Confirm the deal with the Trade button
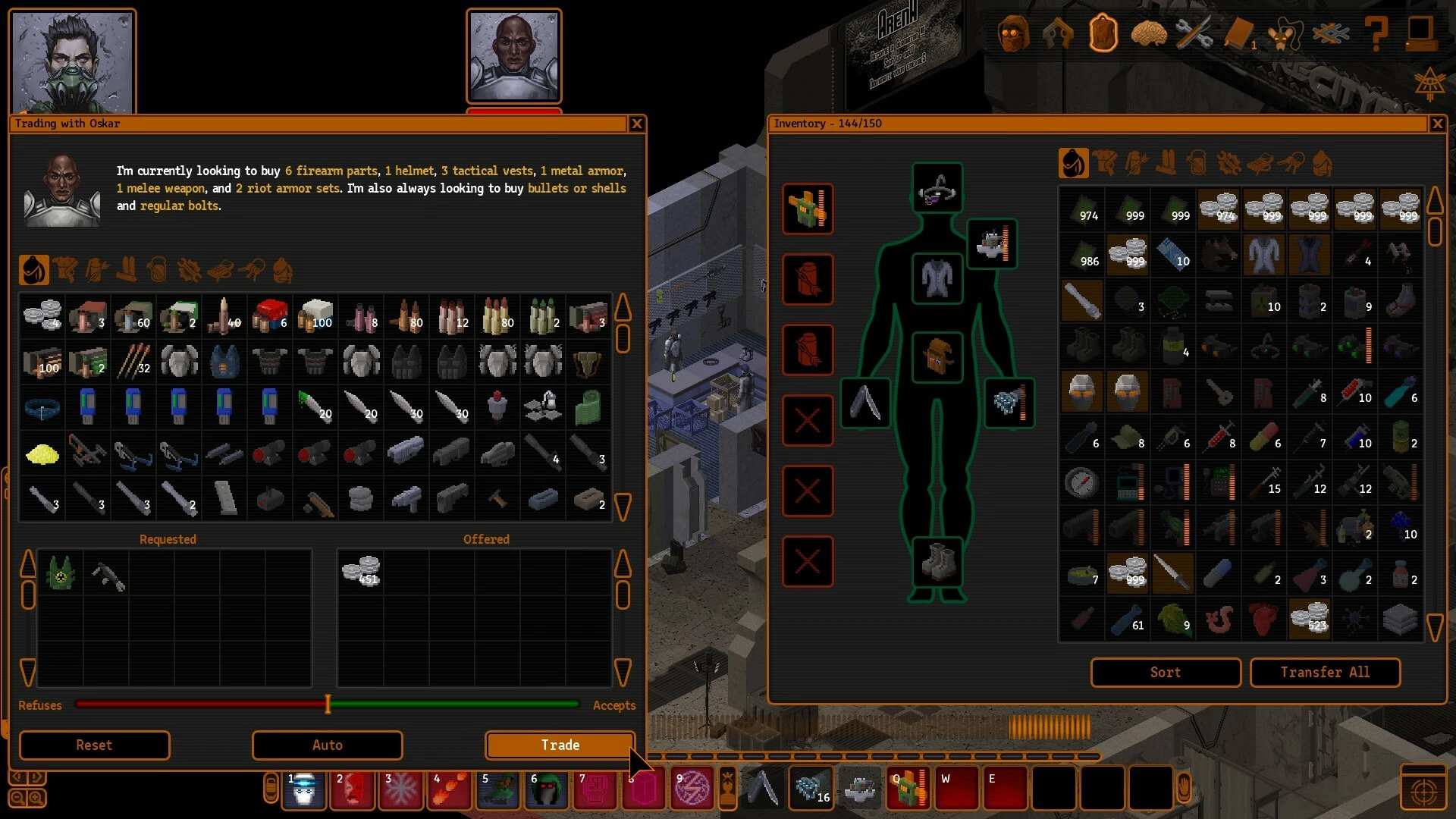The width and height of the screenshot is (1456, 819). 560,745
